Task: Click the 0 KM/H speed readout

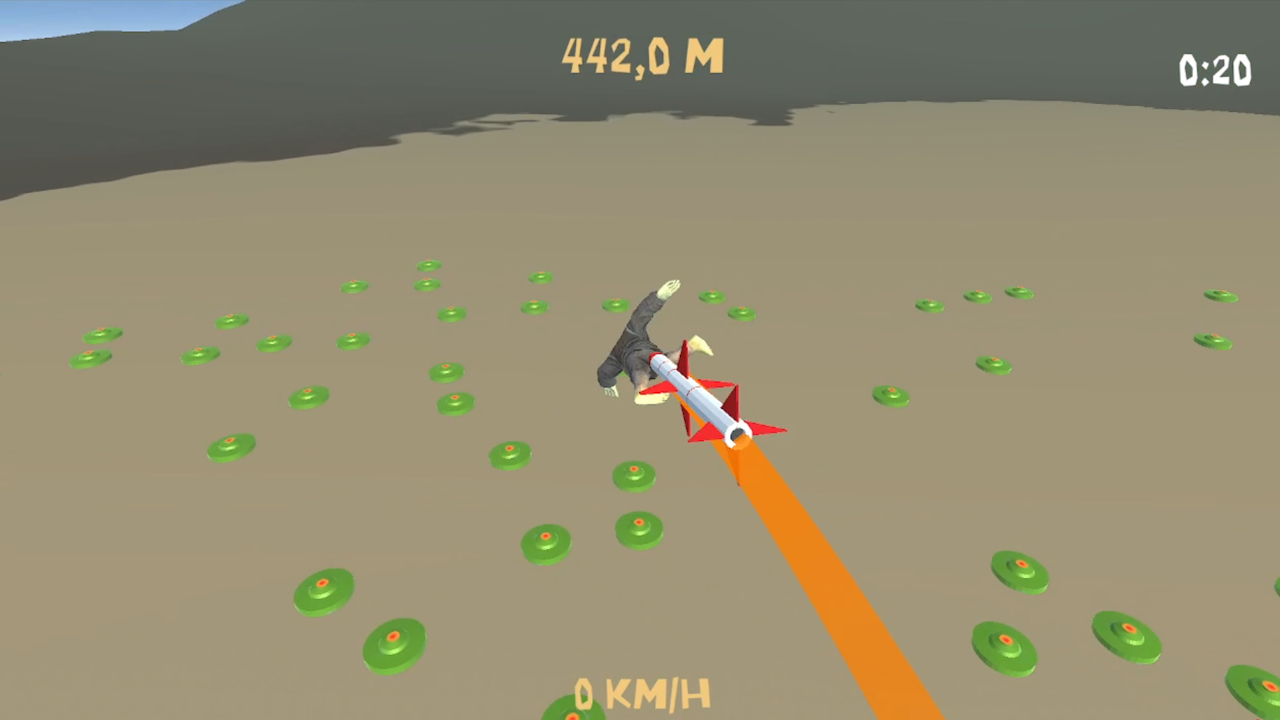Action: pyautogui.click(x=643, y=692)
